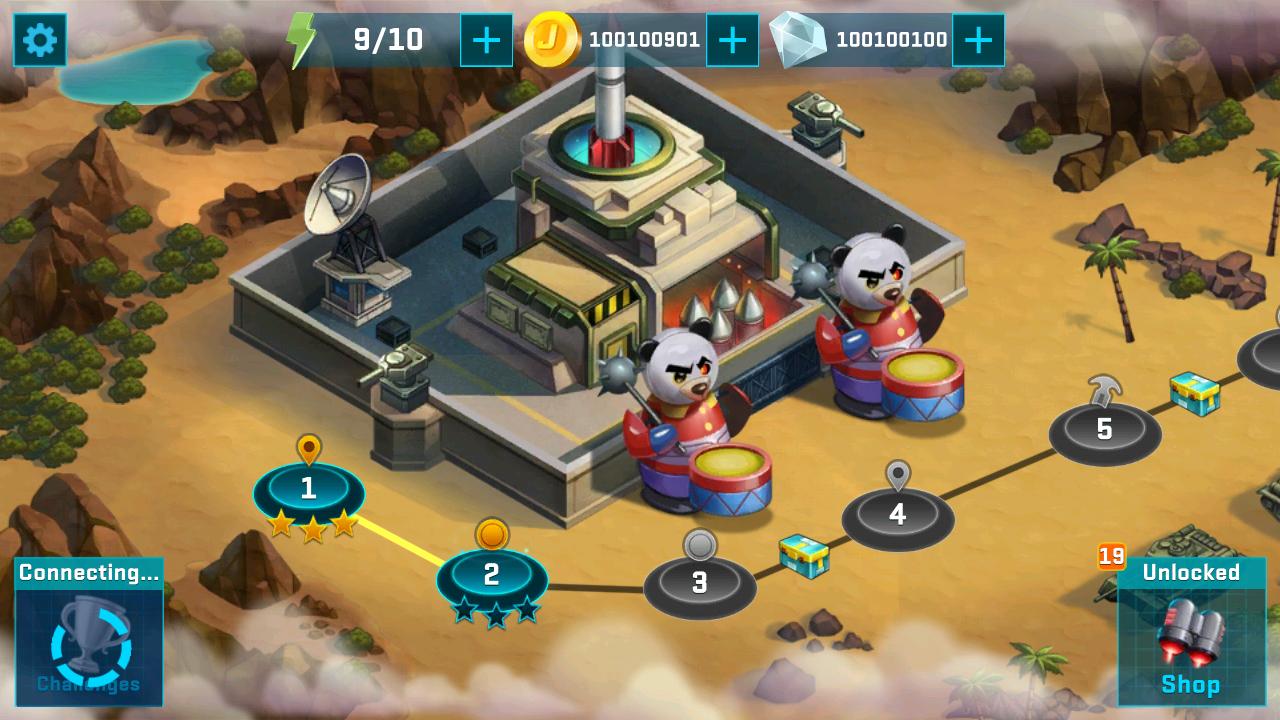
Task: Select level 4 map node
Action: 897,515
